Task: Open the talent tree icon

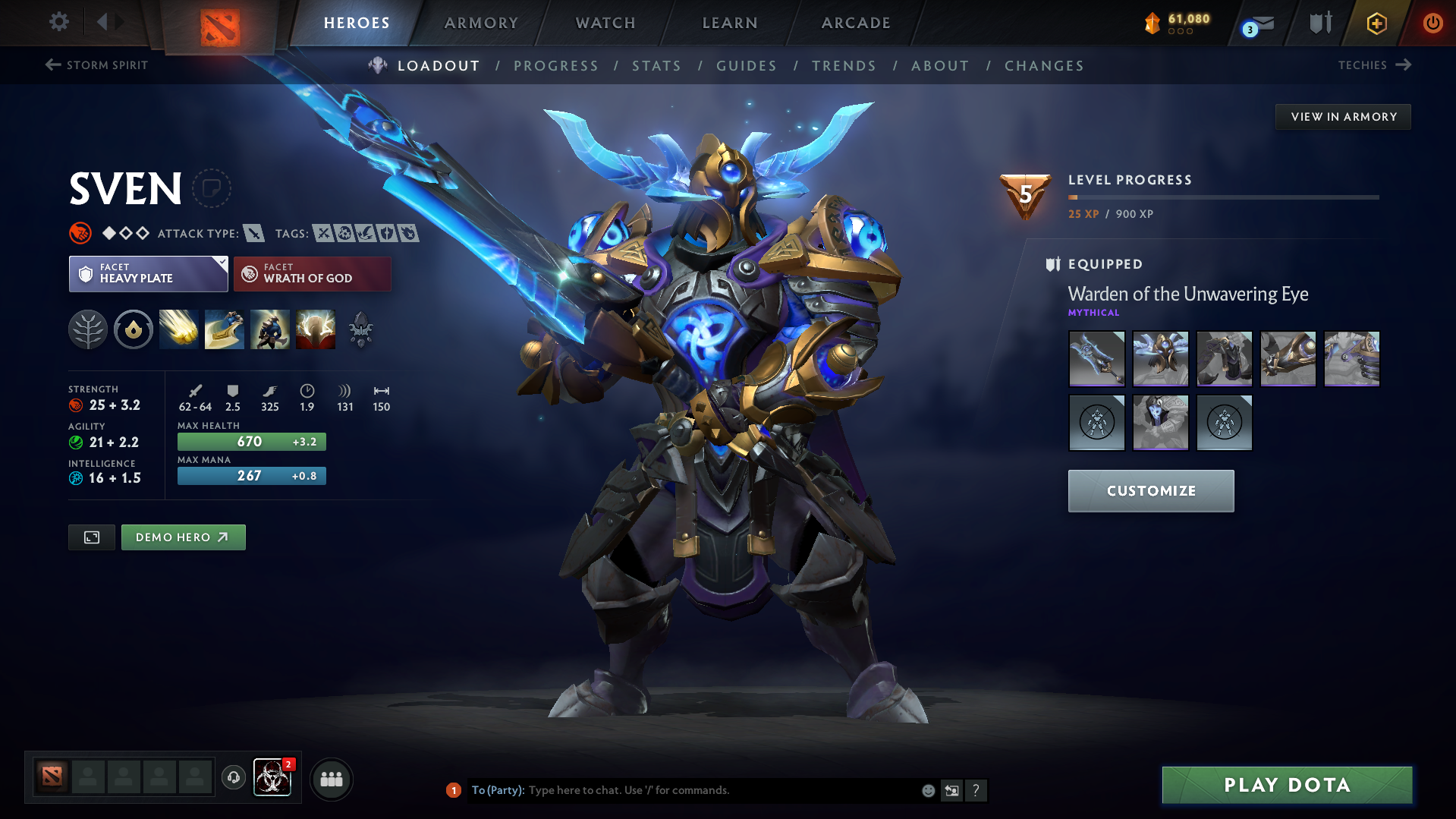Action: [88, 329]
